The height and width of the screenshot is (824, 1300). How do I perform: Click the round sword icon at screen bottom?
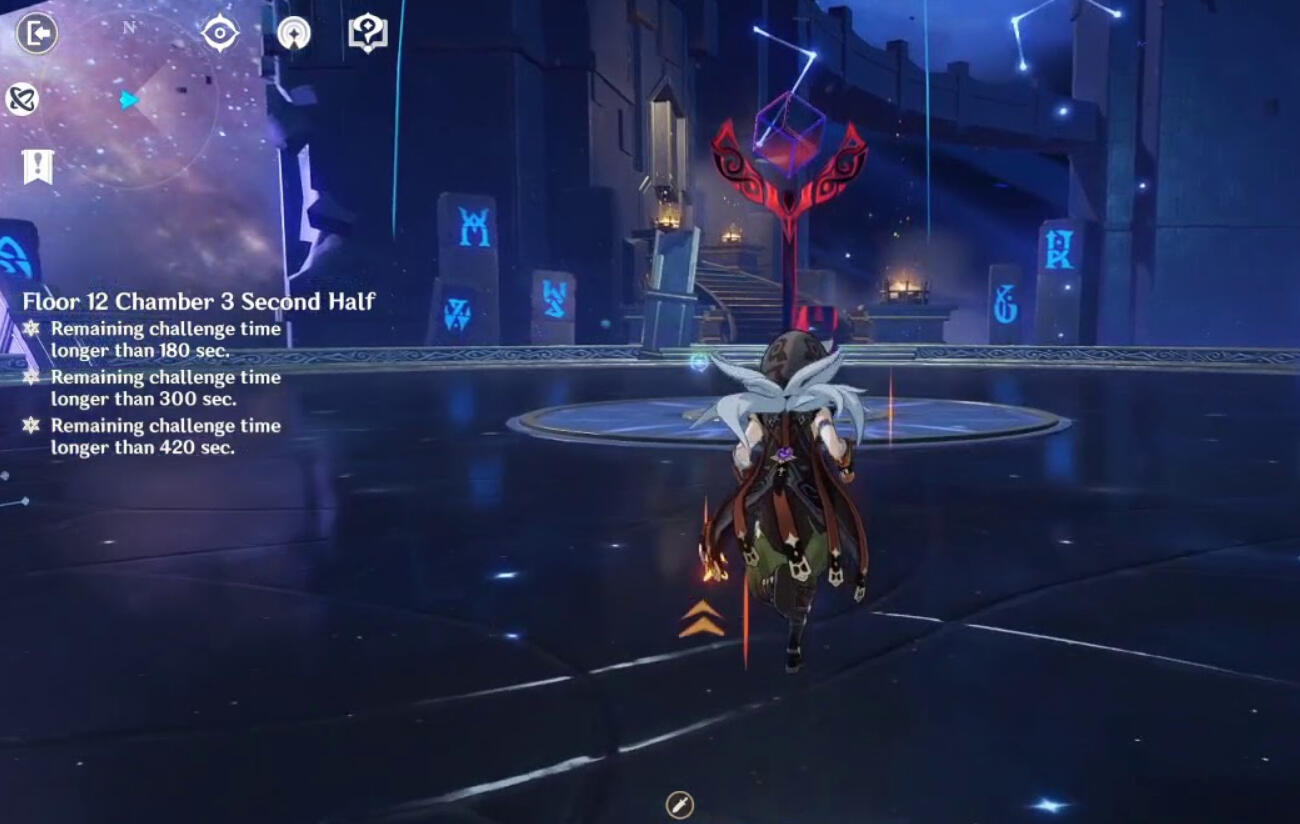(679, 804)
